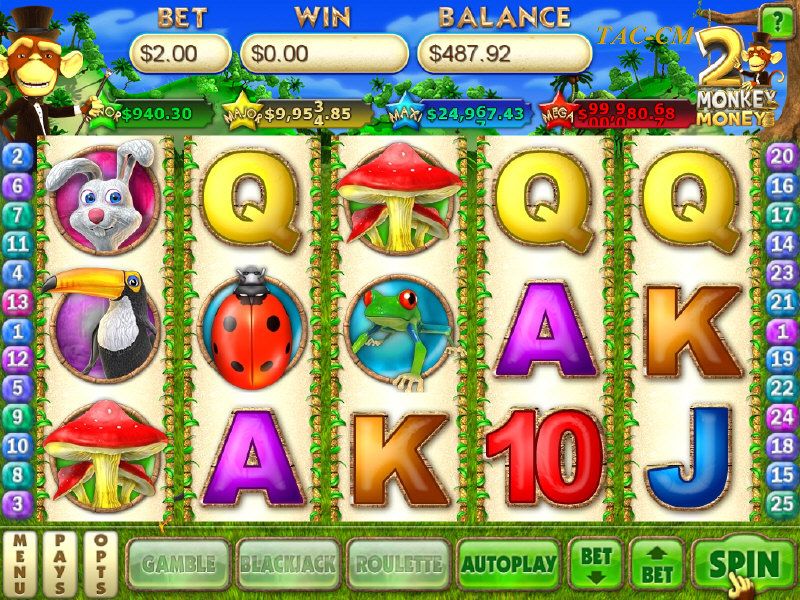Open the OPTS options panel
This screenshot has height=600, width=800.
99,564
